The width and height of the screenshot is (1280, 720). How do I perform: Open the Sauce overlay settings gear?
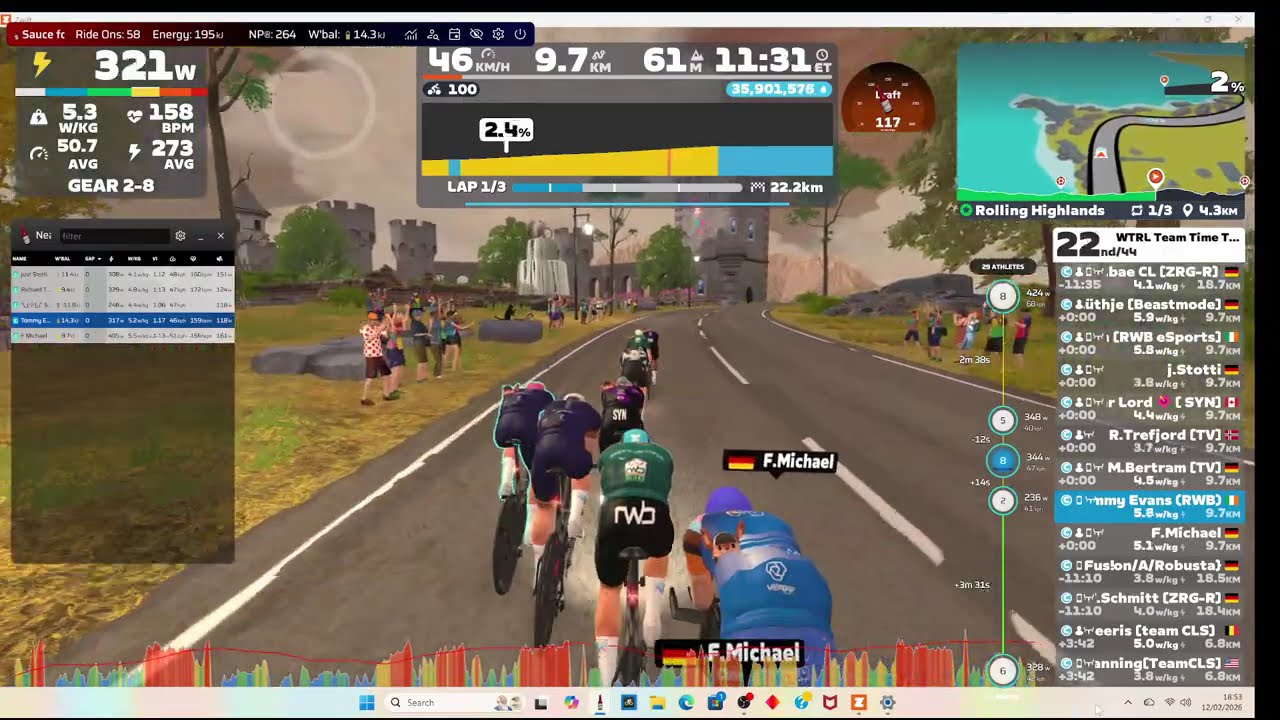498,34
